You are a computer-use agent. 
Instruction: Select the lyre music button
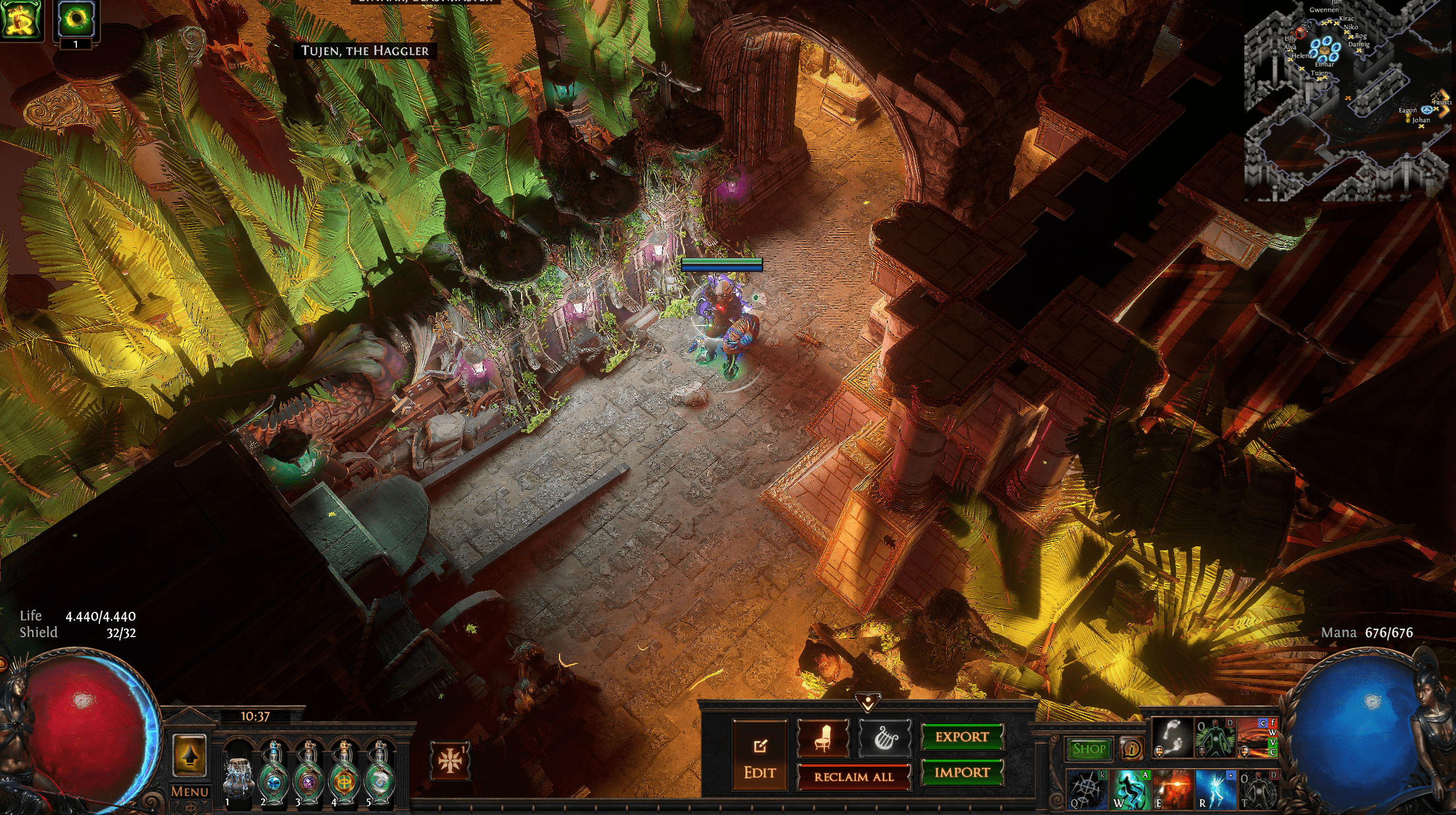pos(884,738)
